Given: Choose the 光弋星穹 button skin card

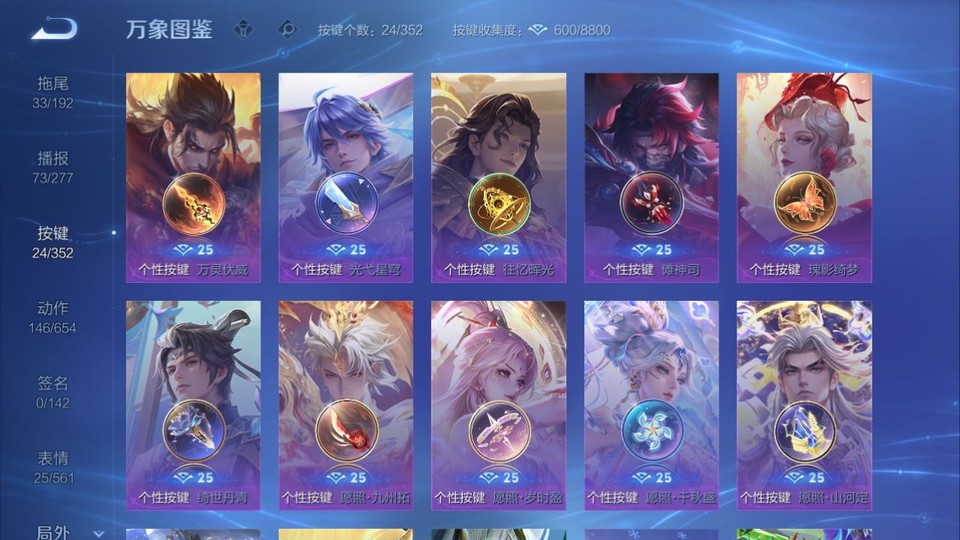Looking at the screenshot, I should [346, 177].
